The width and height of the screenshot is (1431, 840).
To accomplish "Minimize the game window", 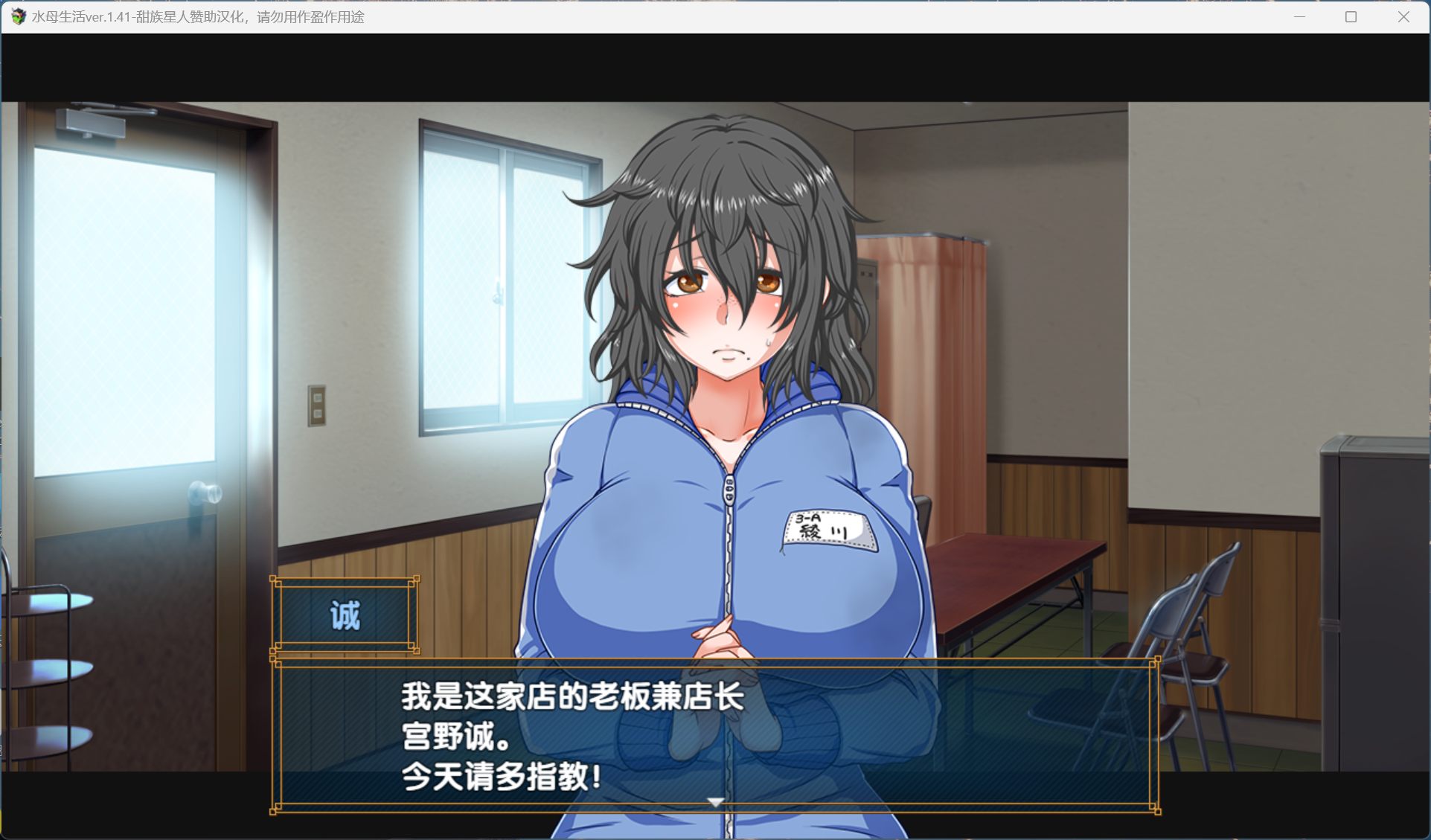I will pyautogui.click(x=1299, y=16).
